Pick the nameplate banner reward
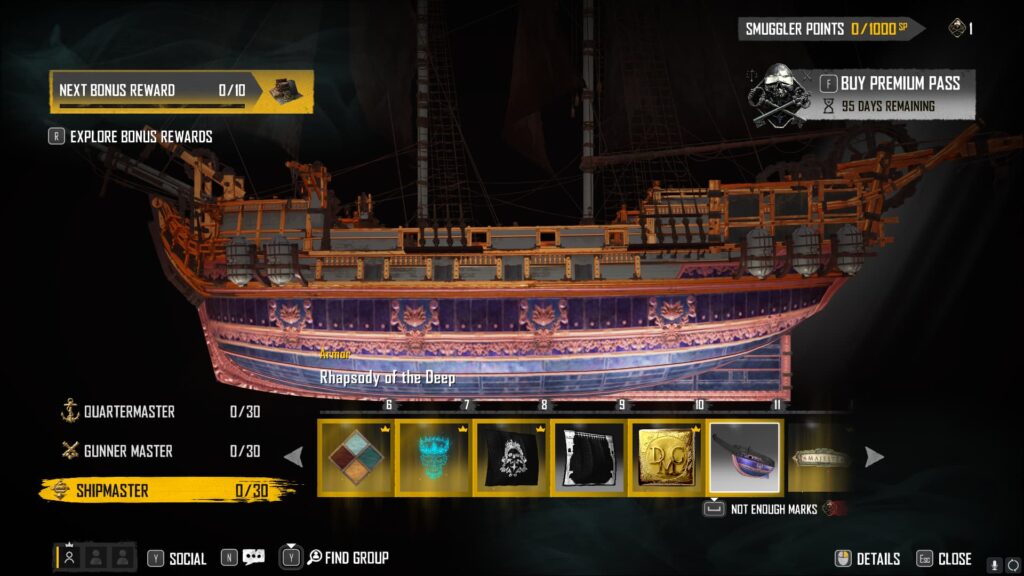This screenshot has height=576, width=1024. point(819,457)
